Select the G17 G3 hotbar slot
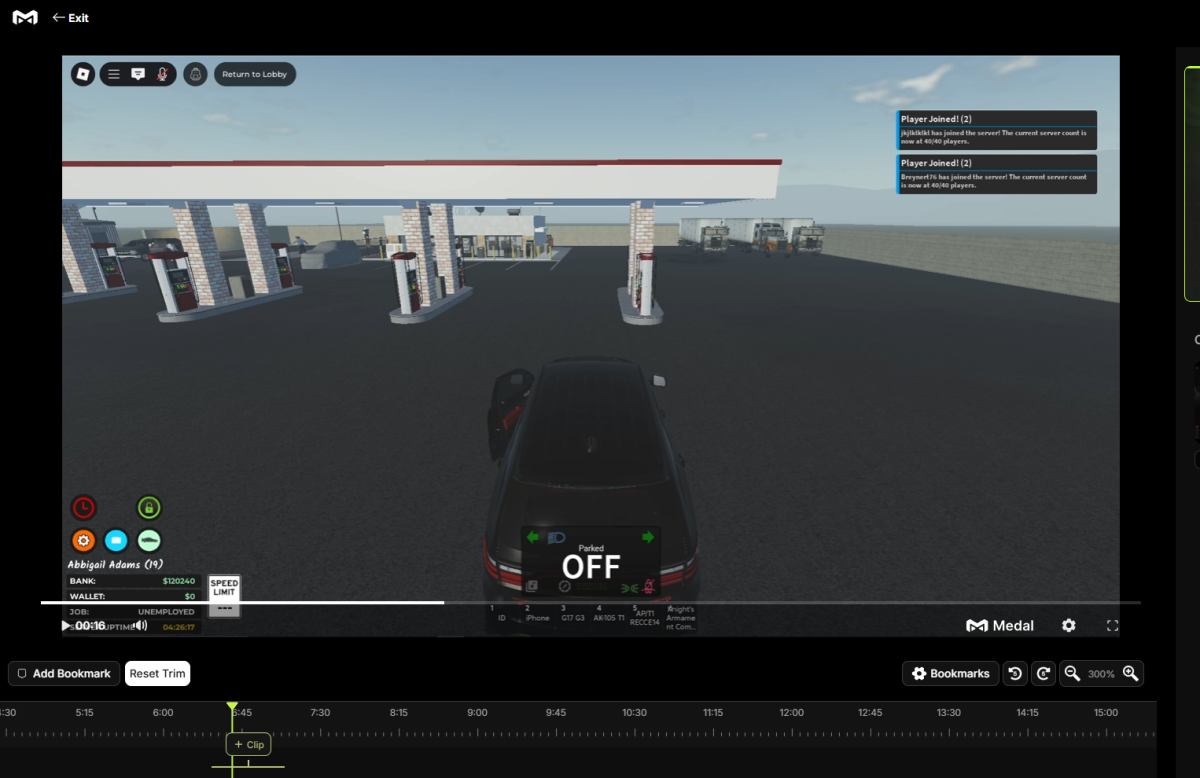This screenshot has height=778, width=1200. [572, 613]
